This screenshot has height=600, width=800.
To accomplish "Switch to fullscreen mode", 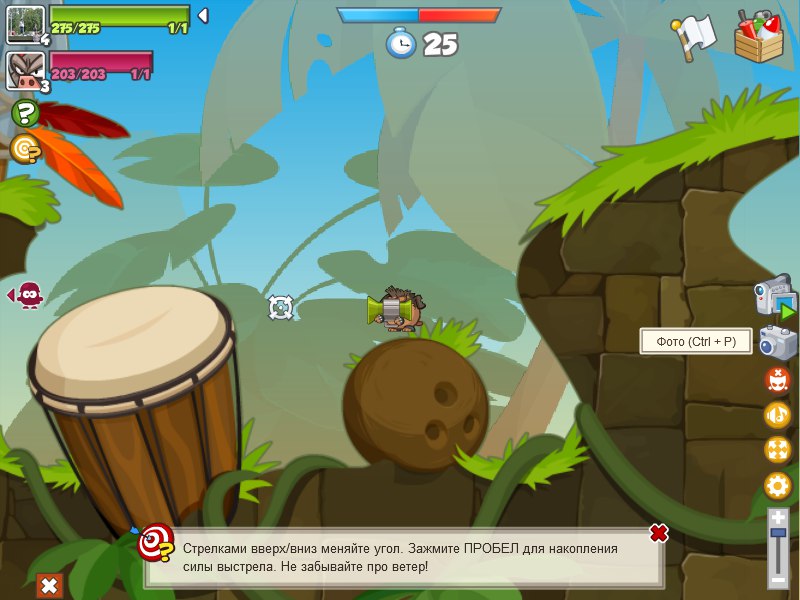I will (x=778, y=450).
